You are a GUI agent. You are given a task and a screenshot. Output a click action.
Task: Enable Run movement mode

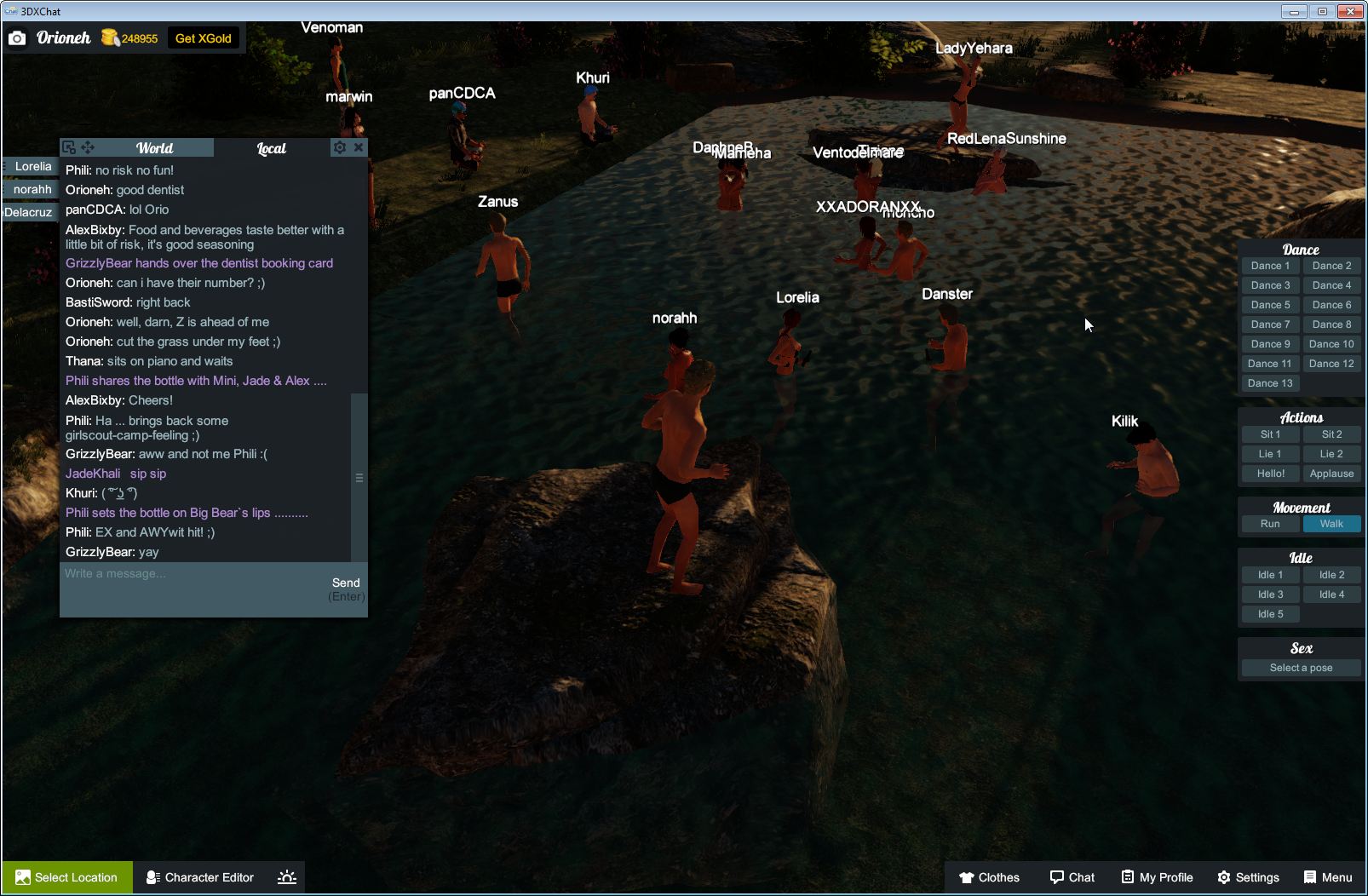click(x=1270, y=524)
